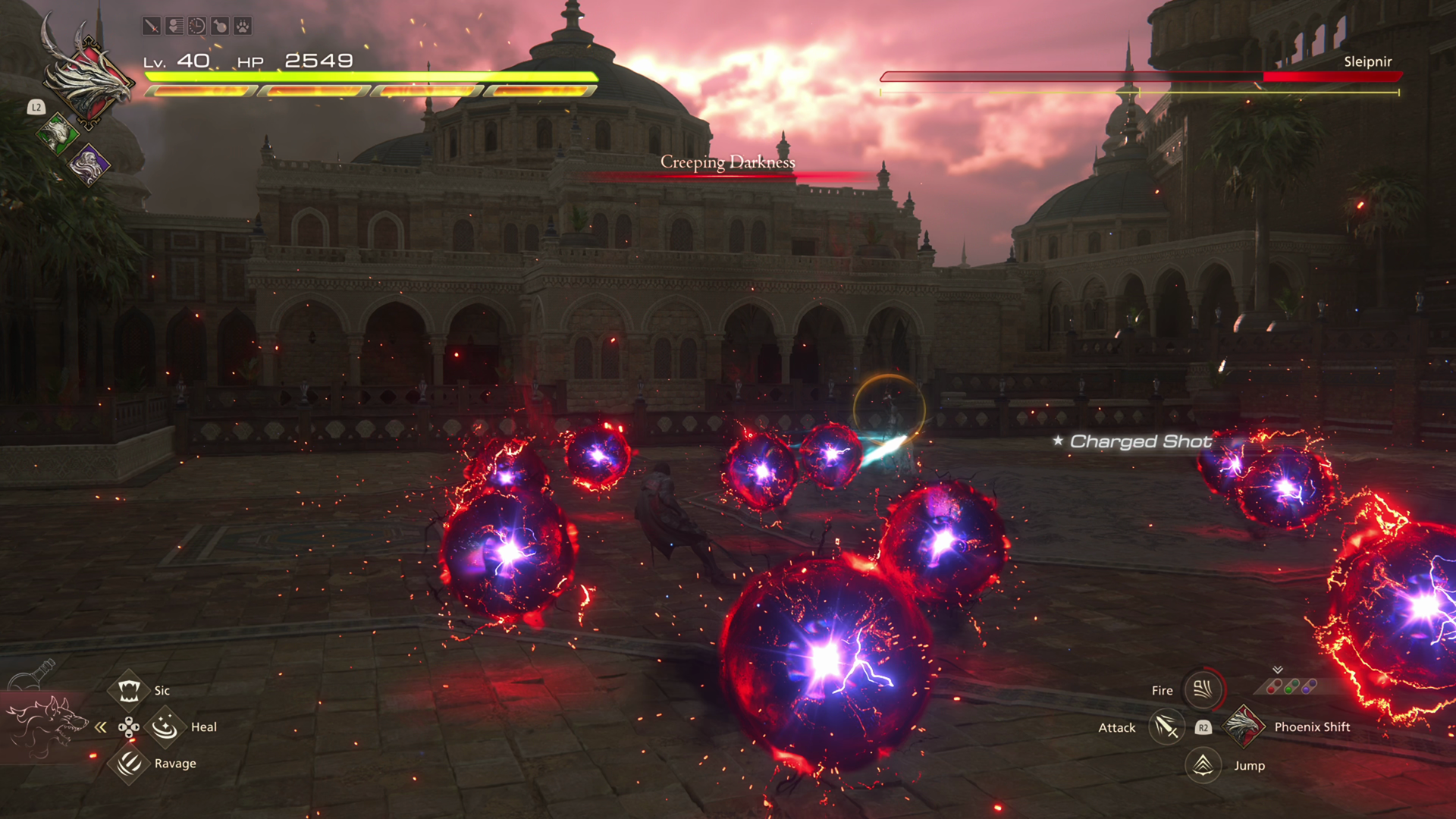Image resolution: width=1456 pixels, height=819 pixels.
Task: Click the person-with-lines status icon
Action: (174, 27)
